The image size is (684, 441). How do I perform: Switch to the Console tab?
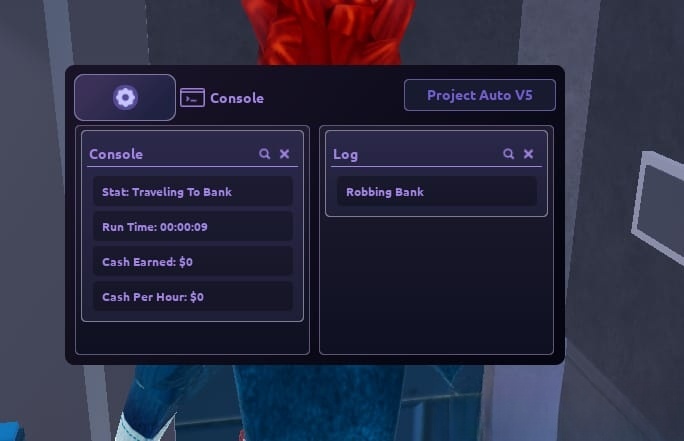pos(223,98)
